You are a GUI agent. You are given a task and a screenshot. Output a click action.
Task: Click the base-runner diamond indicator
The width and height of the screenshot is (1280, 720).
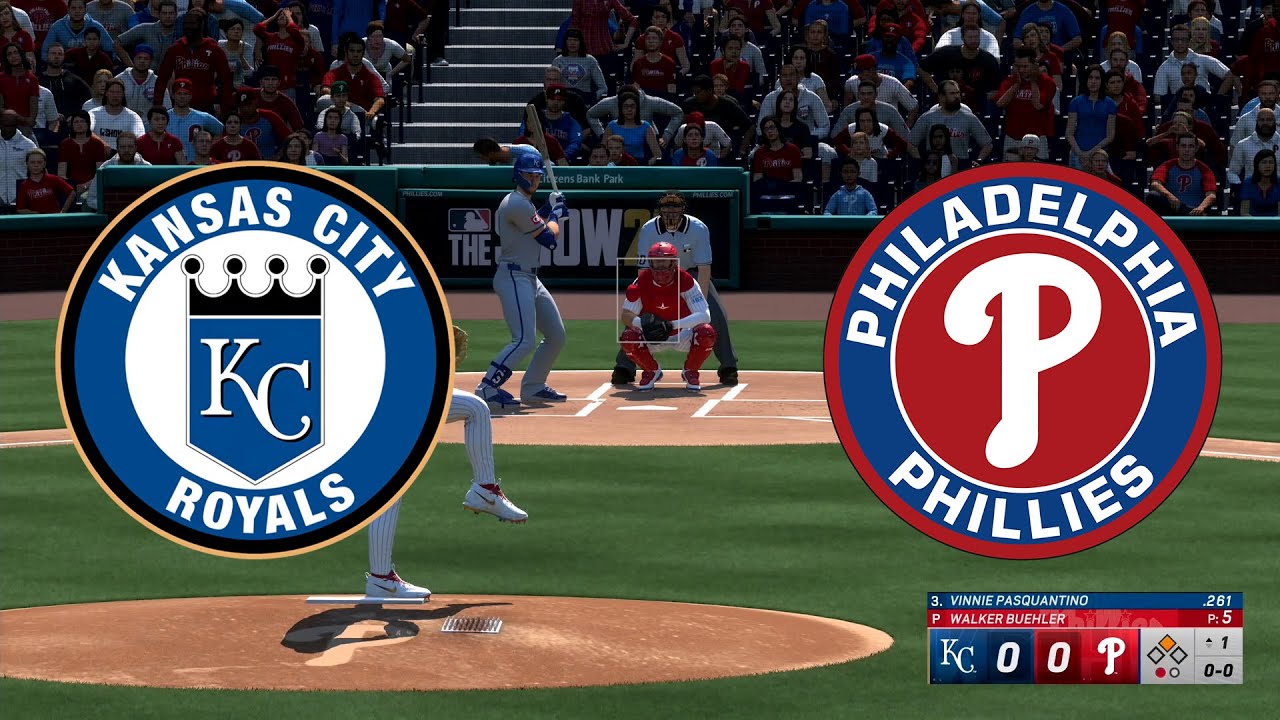tap(1166, 650)
